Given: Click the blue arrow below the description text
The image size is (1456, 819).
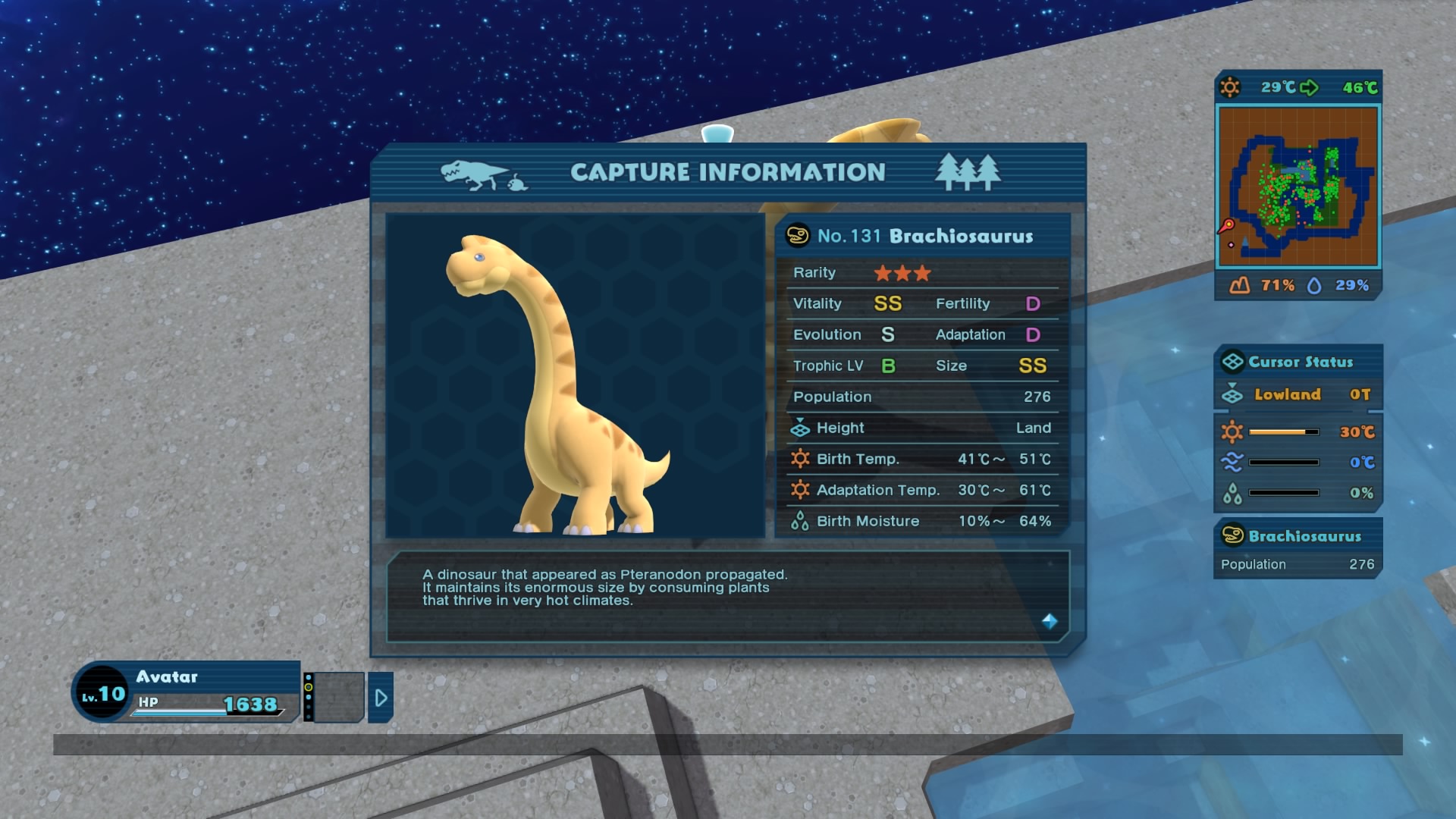Looking at the screenshot, I should 1049,622.
